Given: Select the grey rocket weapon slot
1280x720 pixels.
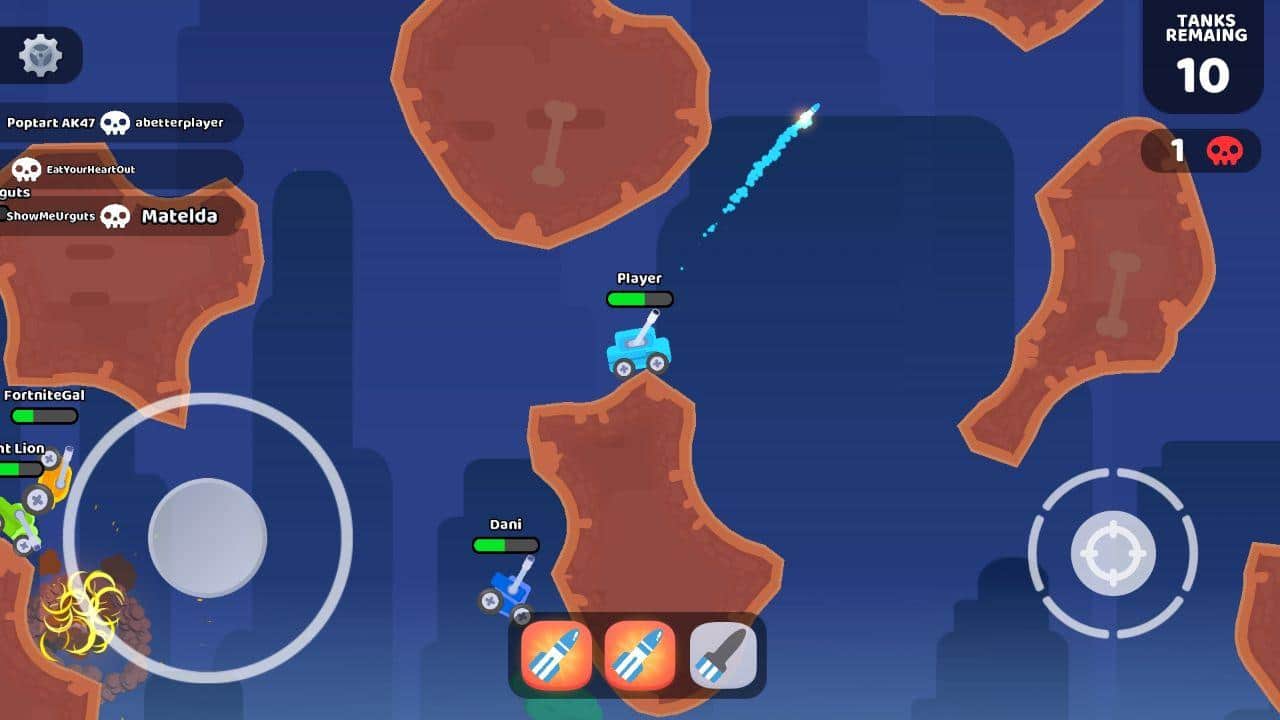Looking at the screenshot, I should click(x=723, y=656).
